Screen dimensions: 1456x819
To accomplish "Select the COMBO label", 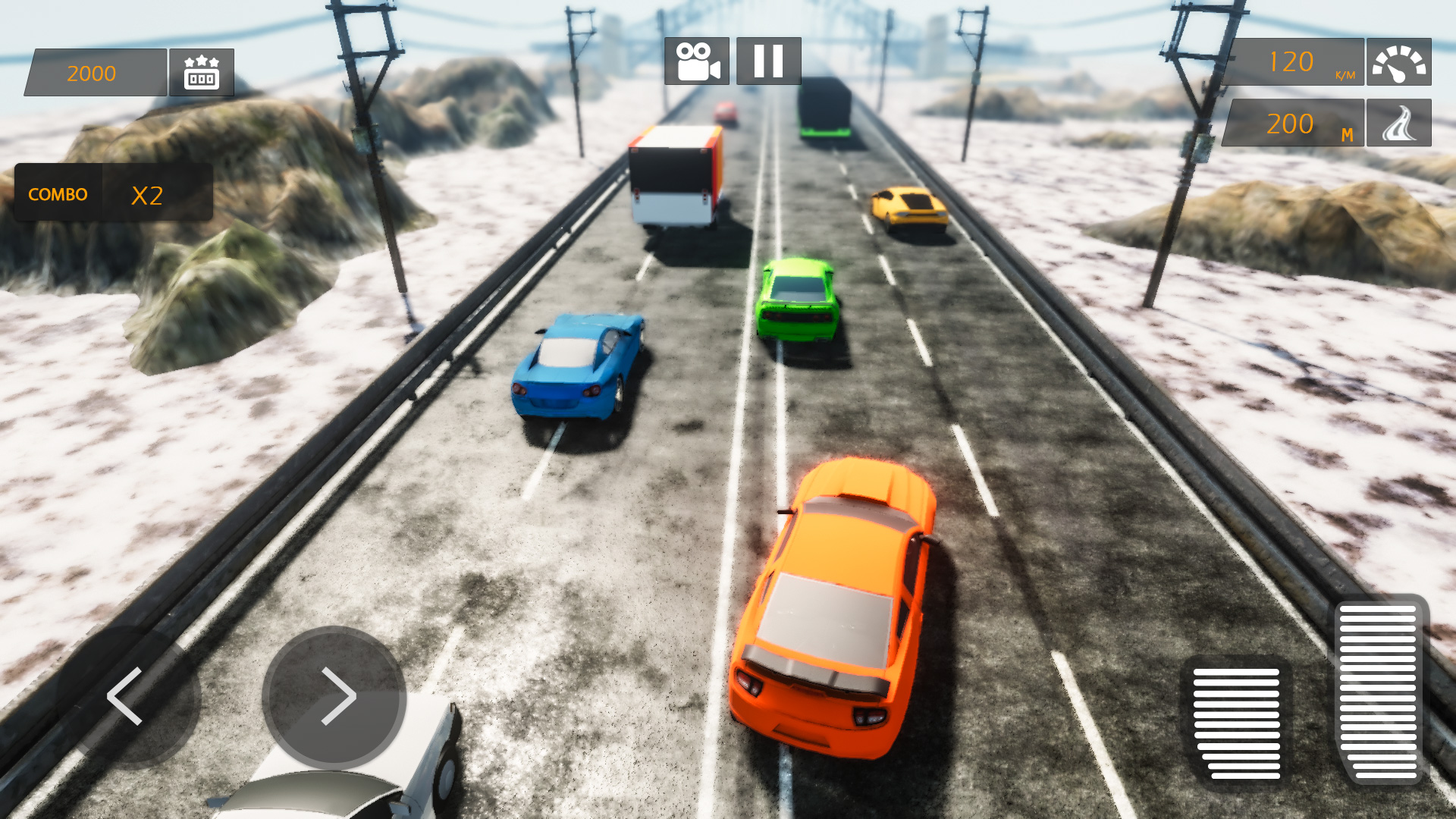I will 57,193.
